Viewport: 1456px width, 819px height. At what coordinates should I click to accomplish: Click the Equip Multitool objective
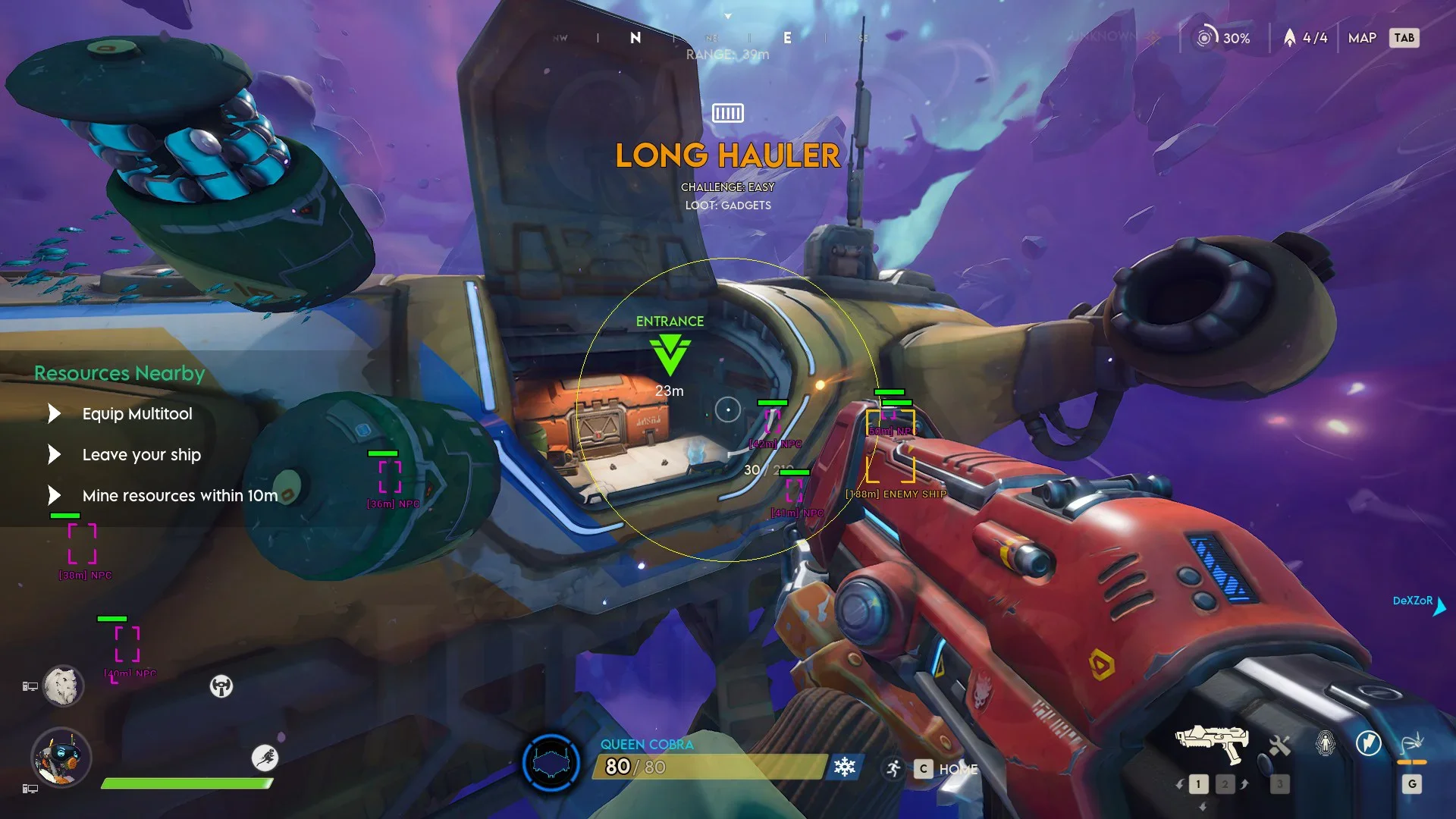[137, 414]
